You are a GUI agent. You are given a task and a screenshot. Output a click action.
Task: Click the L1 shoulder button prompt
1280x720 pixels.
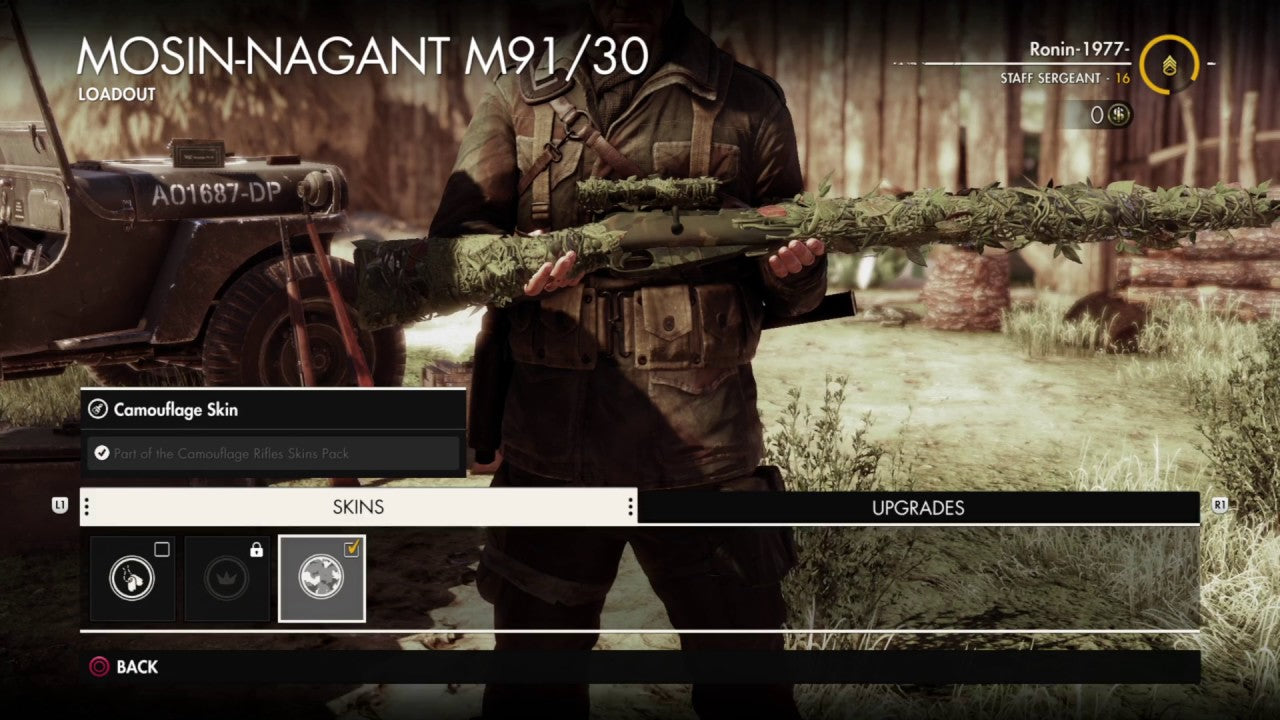point(60,507)
